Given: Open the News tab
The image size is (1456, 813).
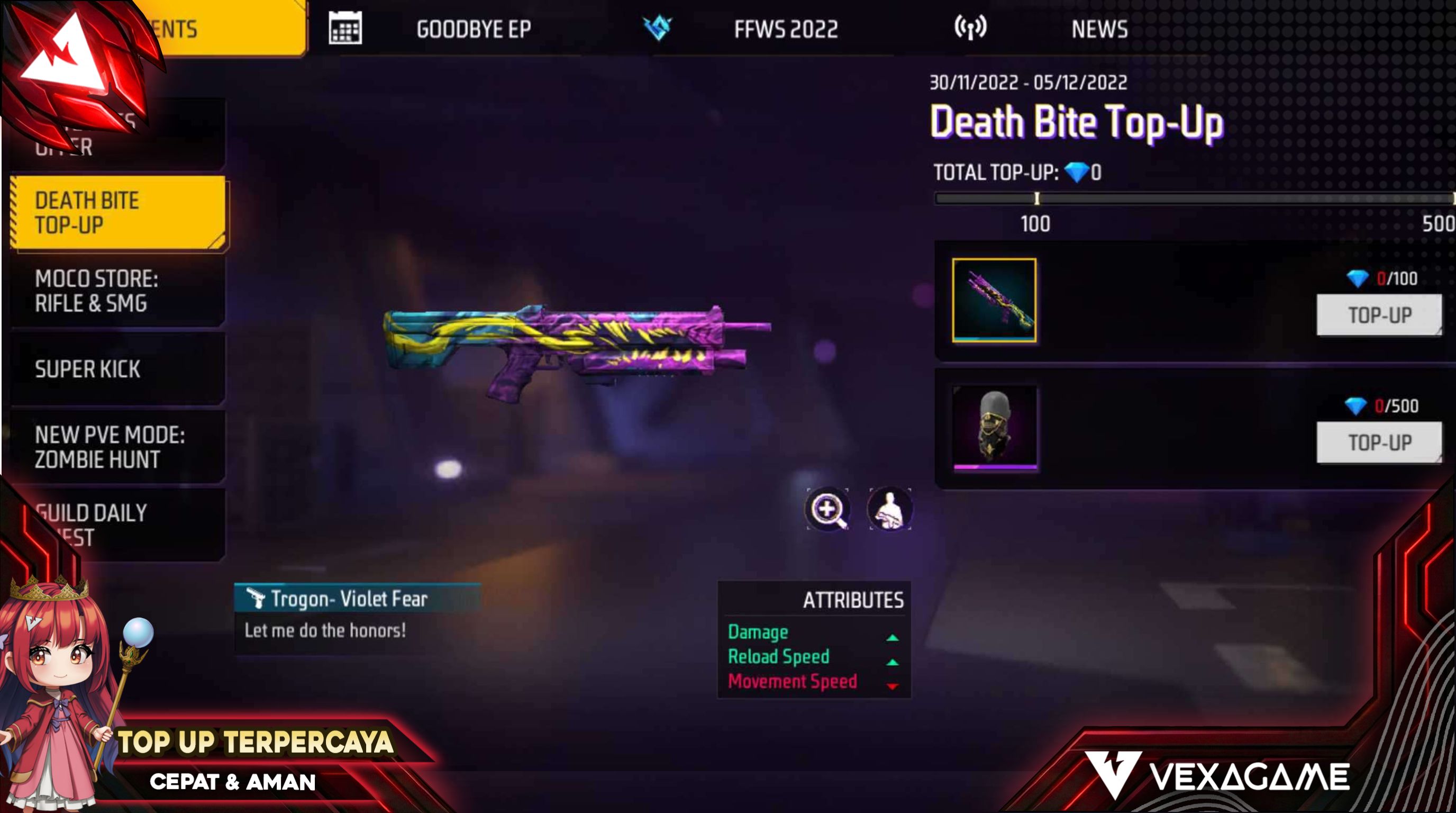Looking at the screenshot, I should pos(1099,29).
